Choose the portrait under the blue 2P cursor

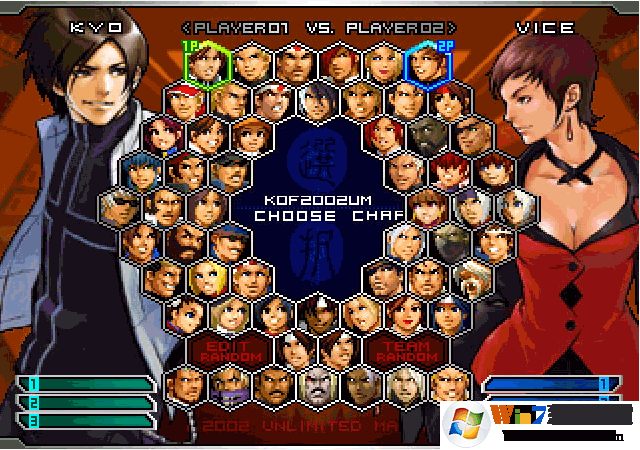(x=426, y=66)
